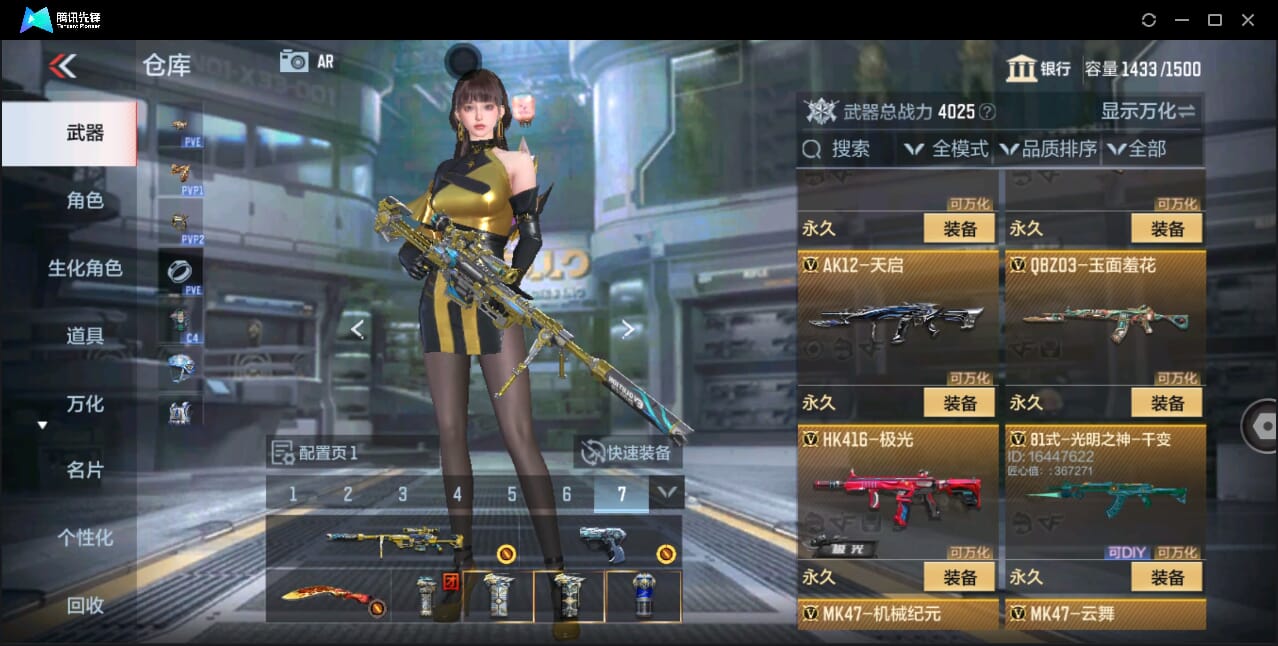
Task: Open the 个性化 tab
Action: click(x=85, y=537)
